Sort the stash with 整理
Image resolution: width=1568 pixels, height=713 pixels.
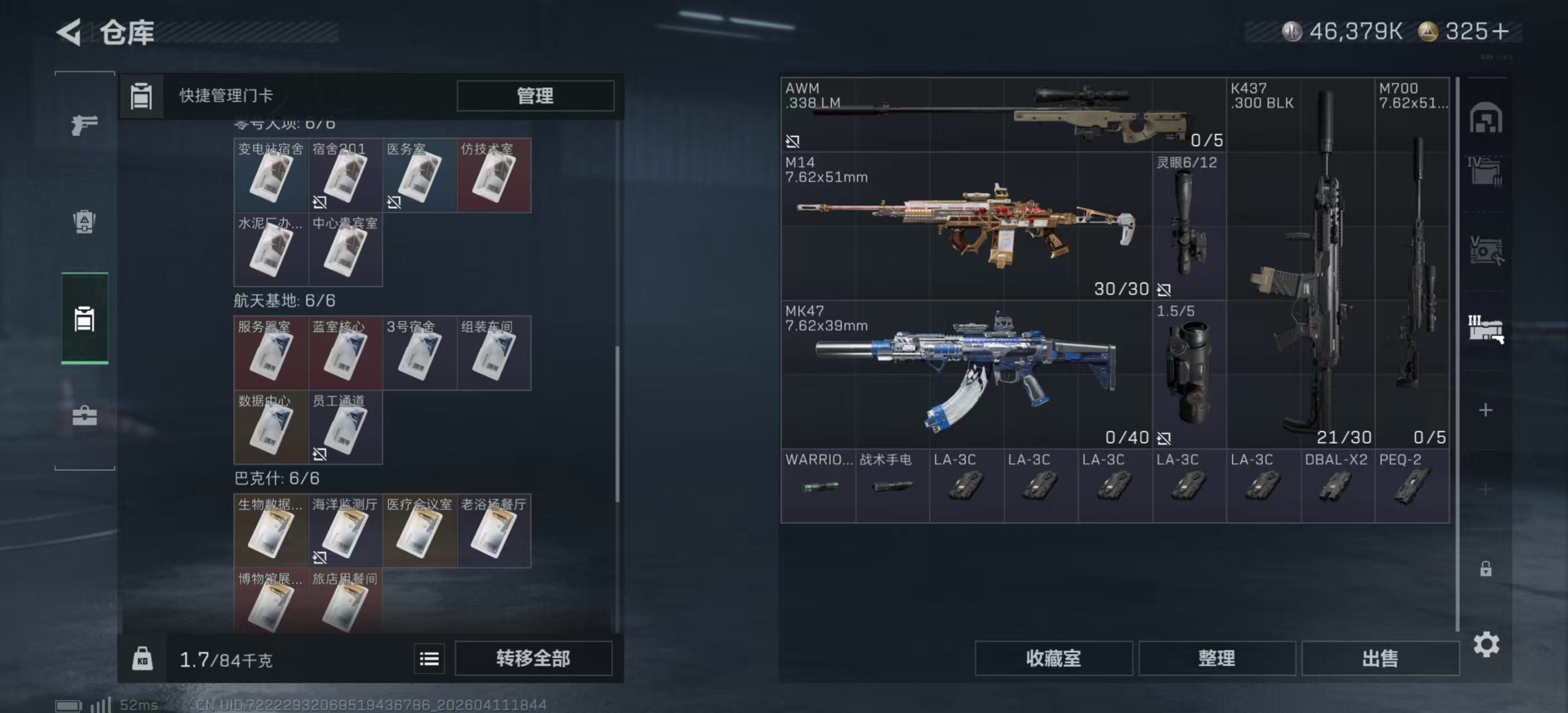(x=1216, y=658)
